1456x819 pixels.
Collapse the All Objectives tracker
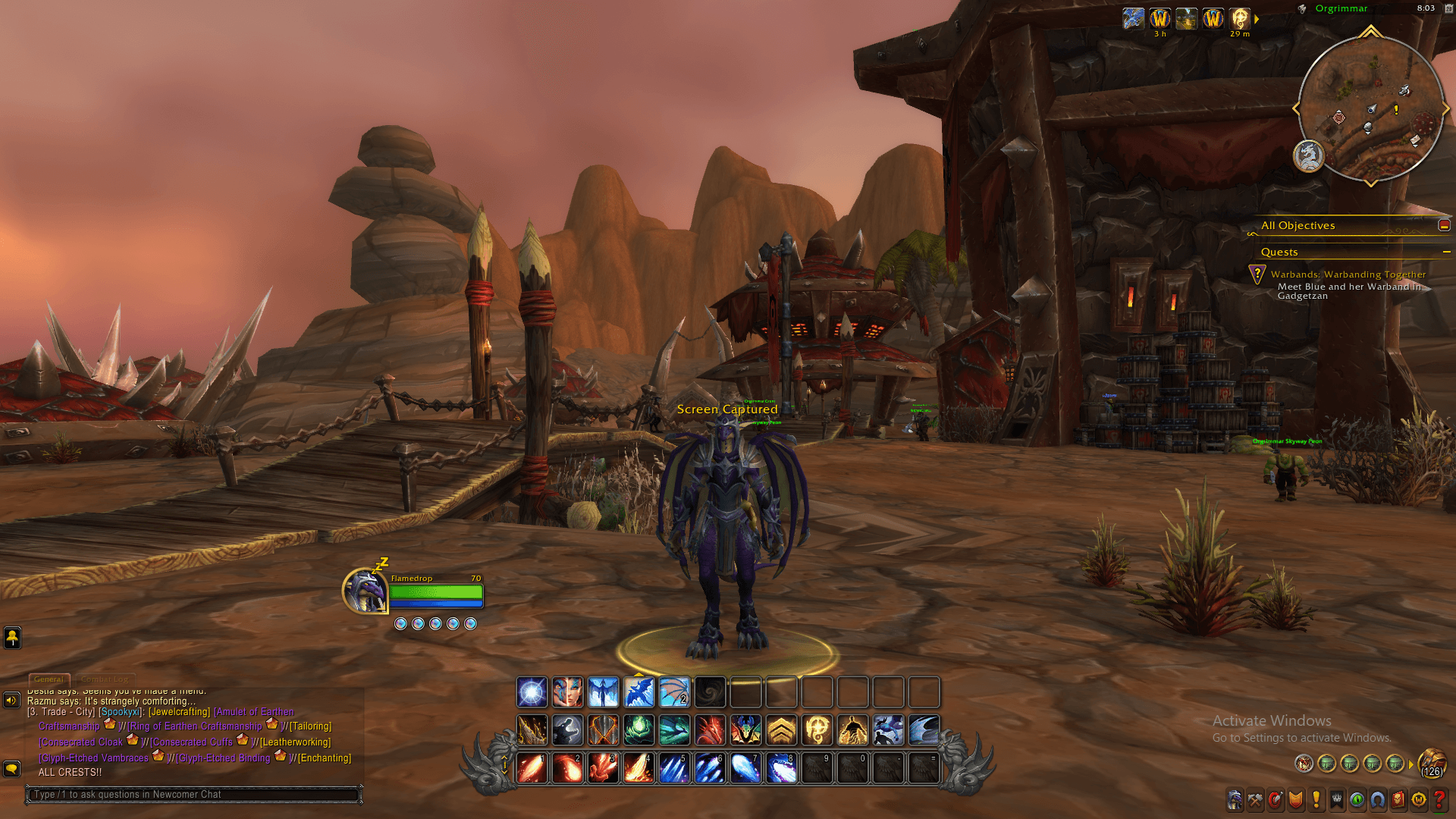(x=1445, y=224)
